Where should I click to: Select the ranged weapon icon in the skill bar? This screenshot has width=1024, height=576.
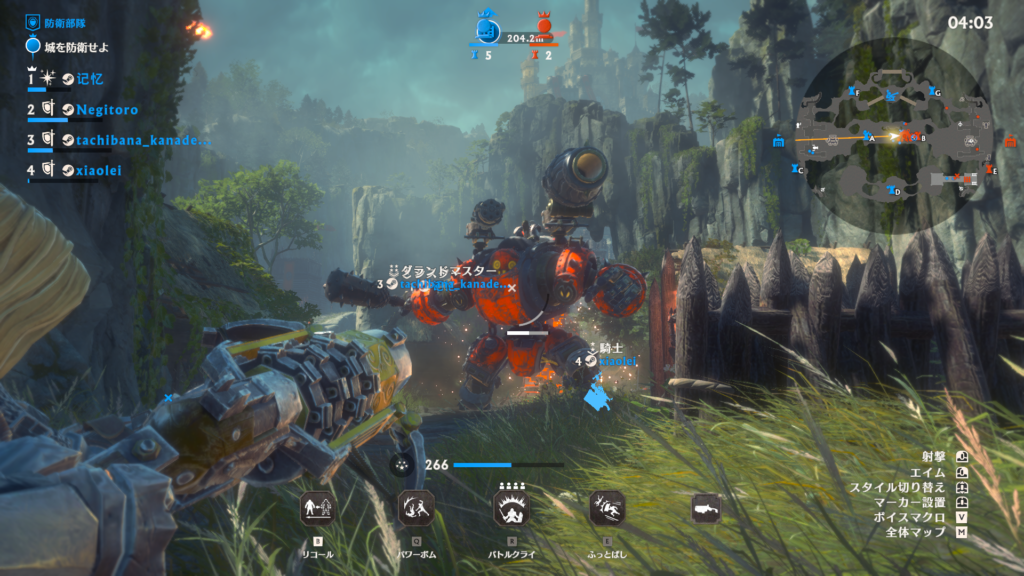(706, 508)
